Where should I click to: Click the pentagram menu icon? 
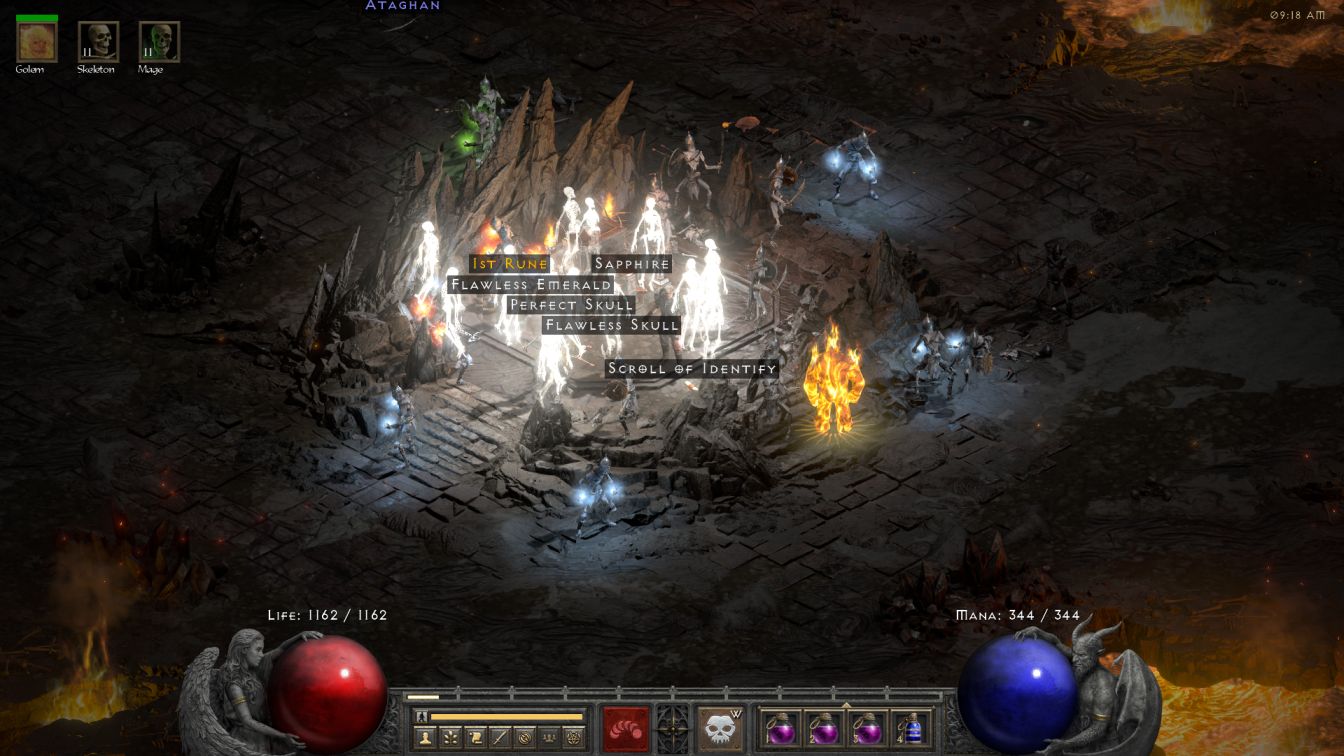click(574, 739)
